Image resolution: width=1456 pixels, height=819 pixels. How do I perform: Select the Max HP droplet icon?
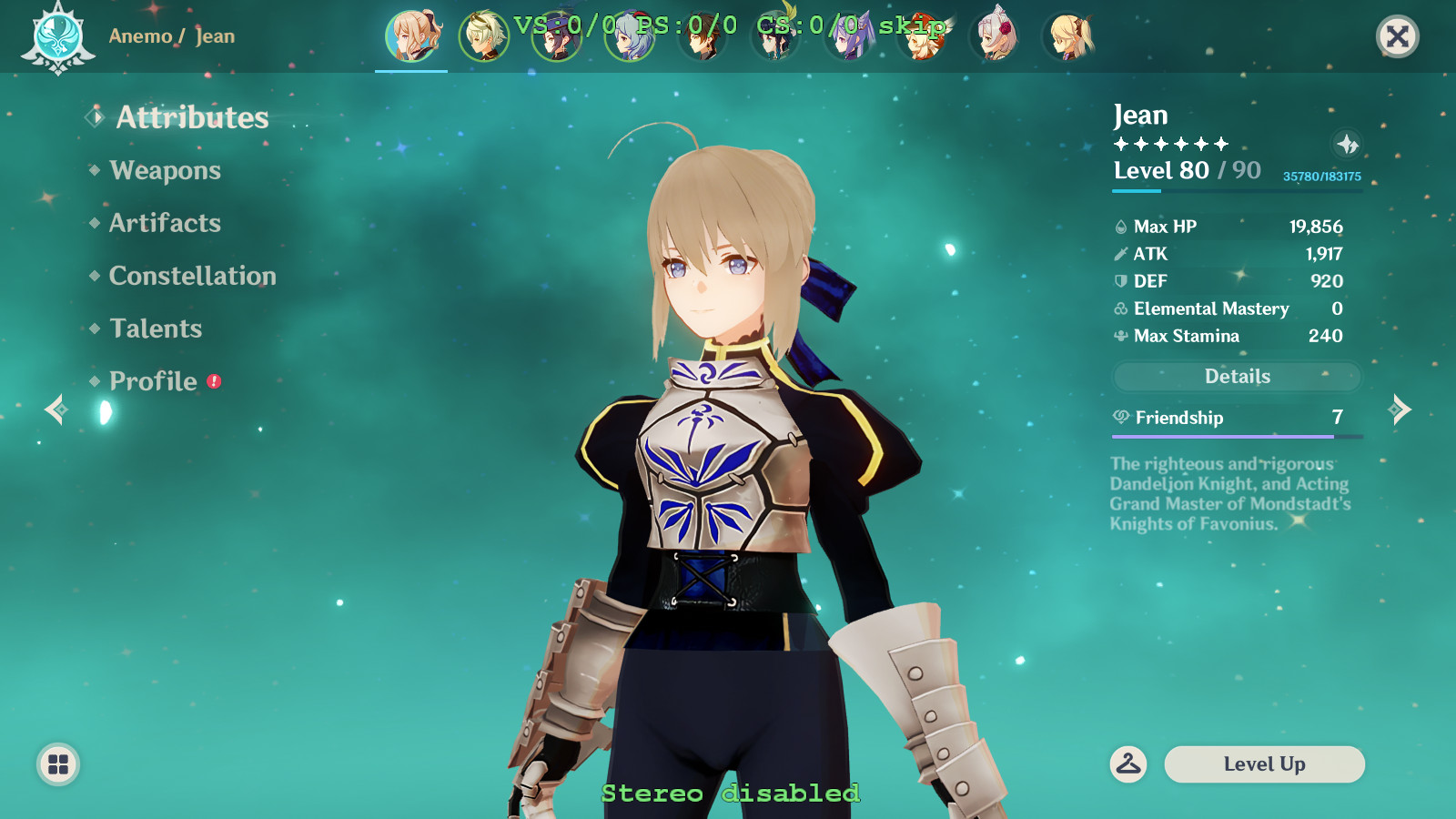(x=1119, y=226)
